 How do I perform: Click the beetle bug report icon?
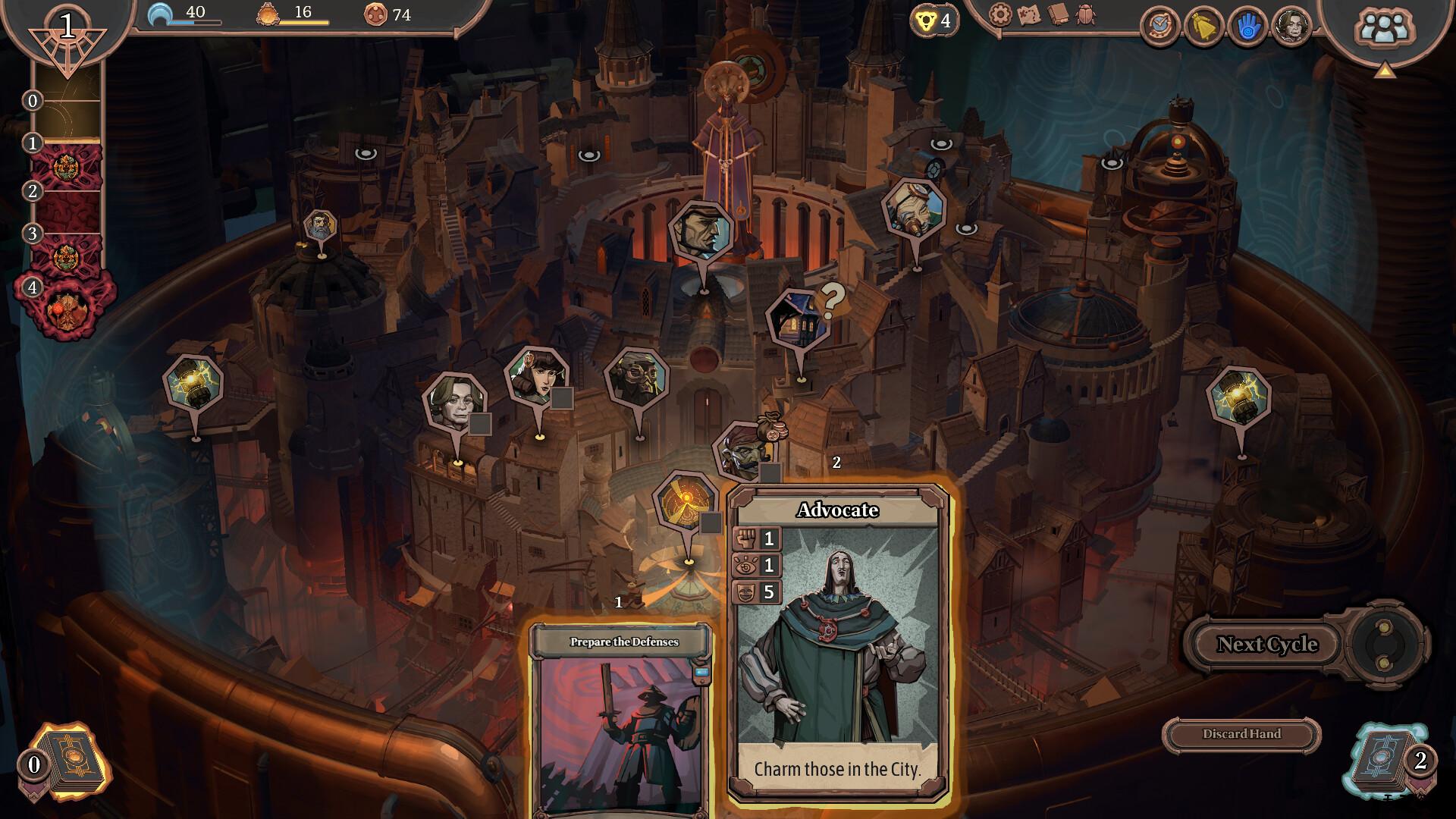click(1085, 14)
